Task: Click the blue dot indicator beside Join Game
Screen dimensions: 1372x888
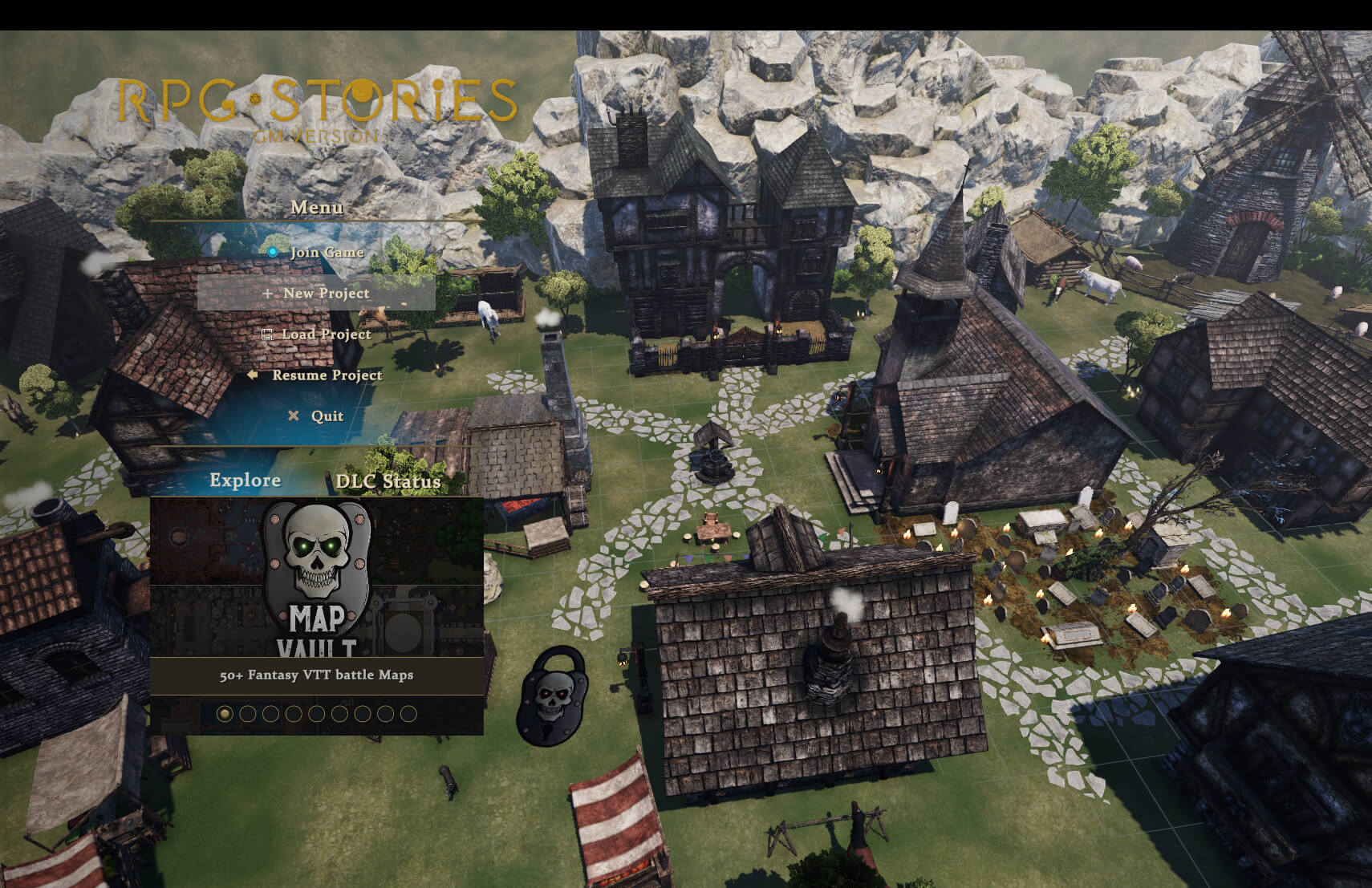Action: click(x=274, y=250)
